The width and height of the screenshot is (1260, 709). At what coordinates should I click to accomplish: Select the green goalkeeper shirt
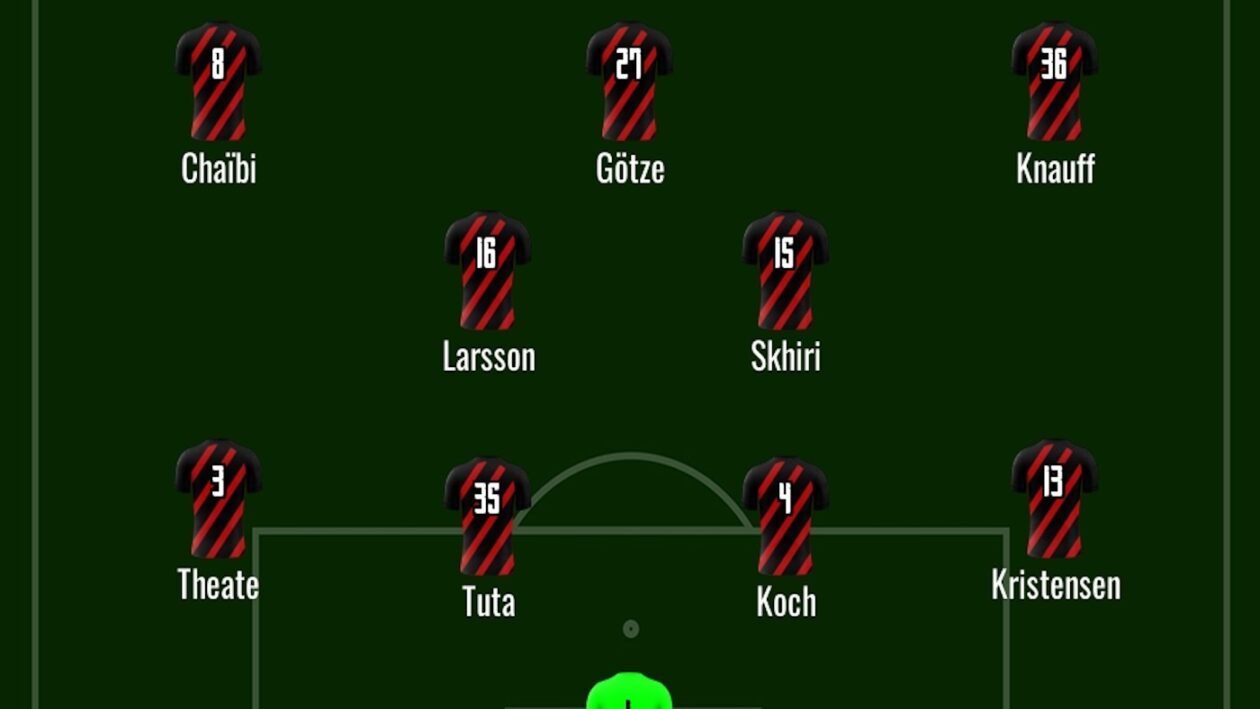[x=628, y=692]
